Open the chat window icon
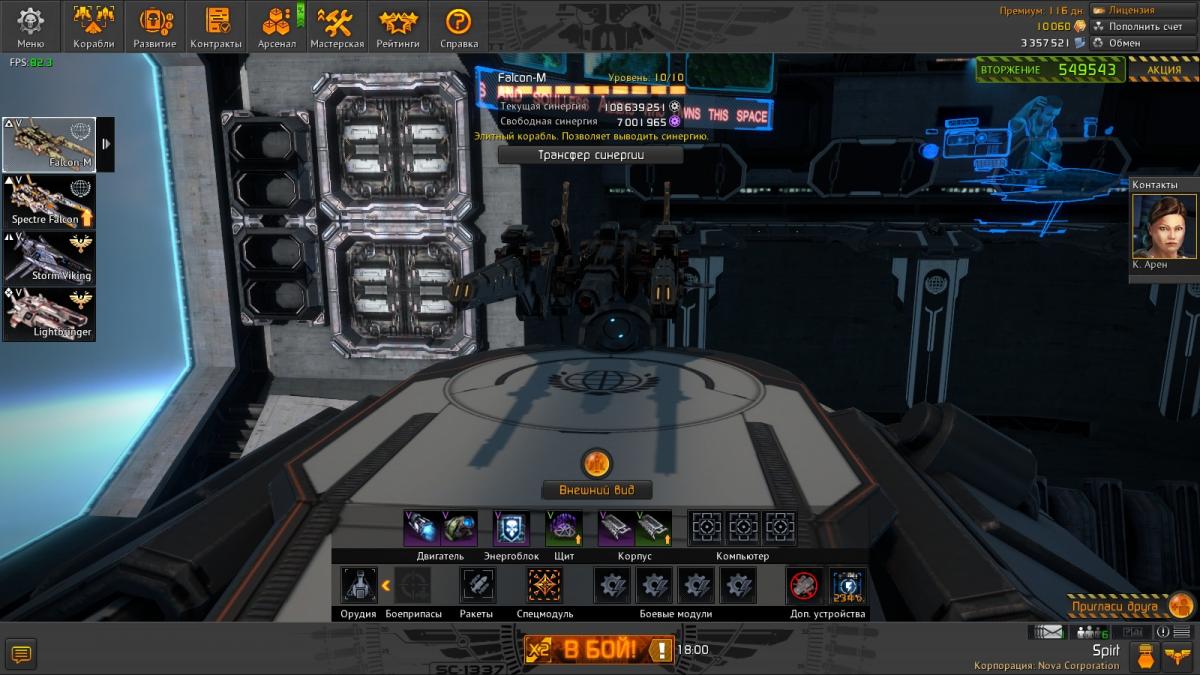This screenshot has width=1200, height=675. pyautogui.click(x=21, y=655)
